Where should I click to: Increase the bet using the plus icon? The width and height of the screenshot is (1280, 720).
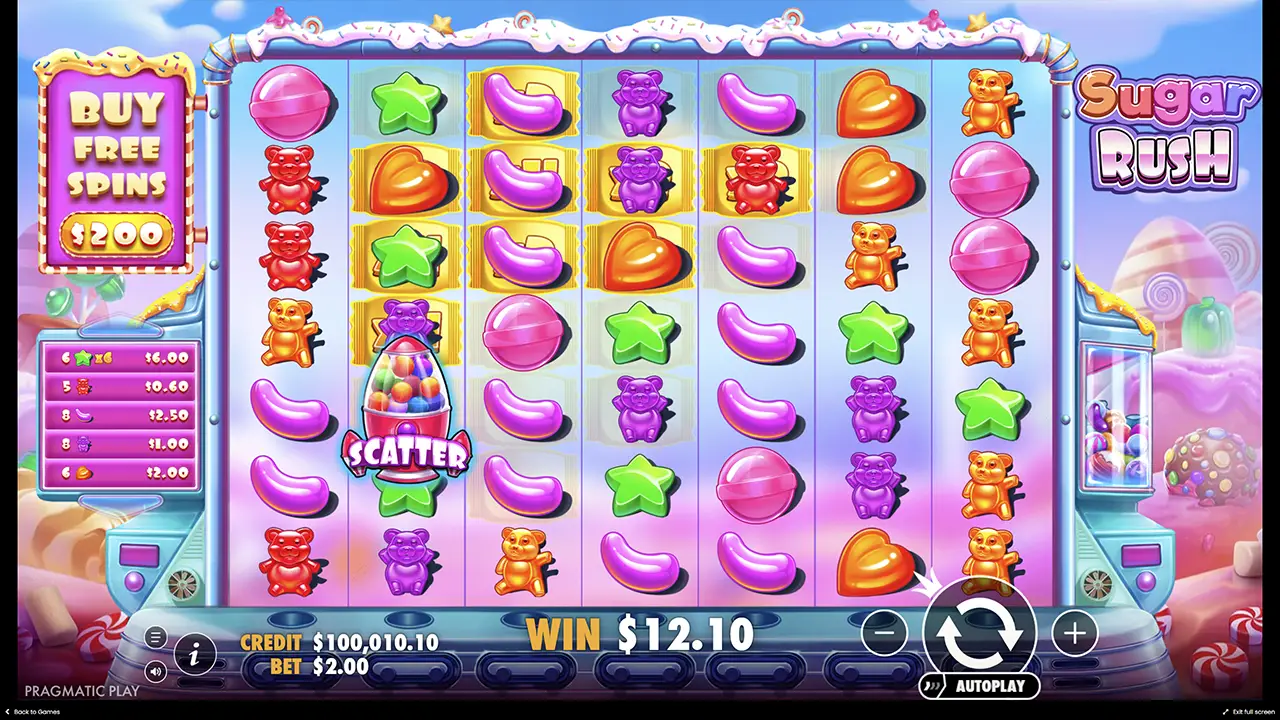point(1074,633)
